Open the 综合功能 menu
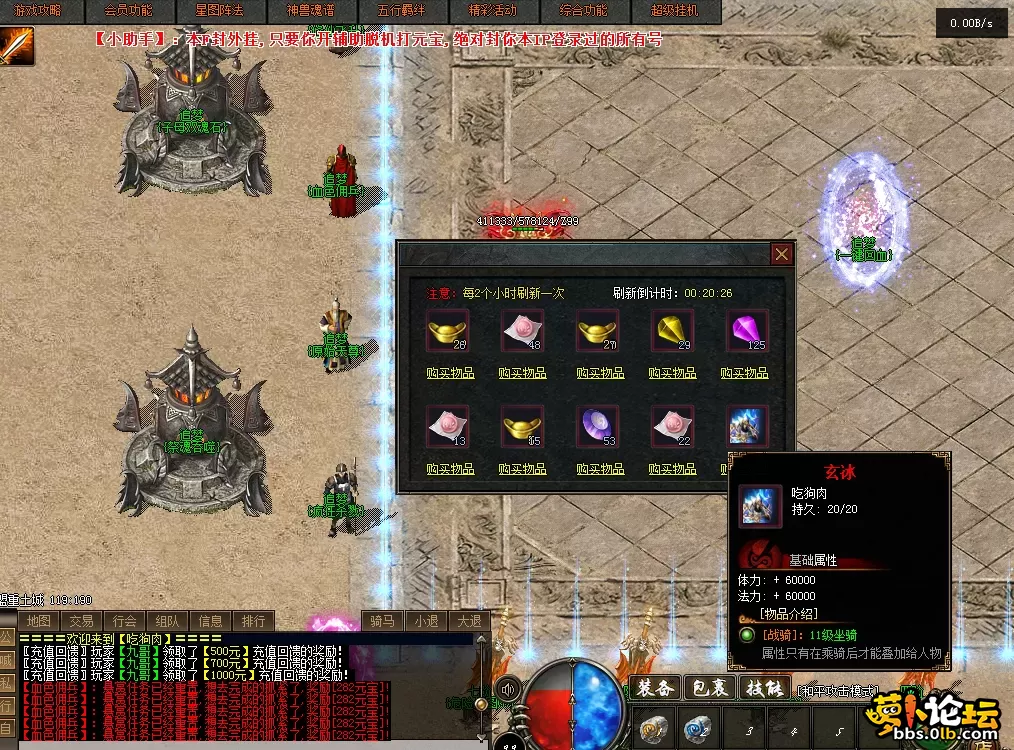This screenshot has width=1014, height=750. [583, 11]
